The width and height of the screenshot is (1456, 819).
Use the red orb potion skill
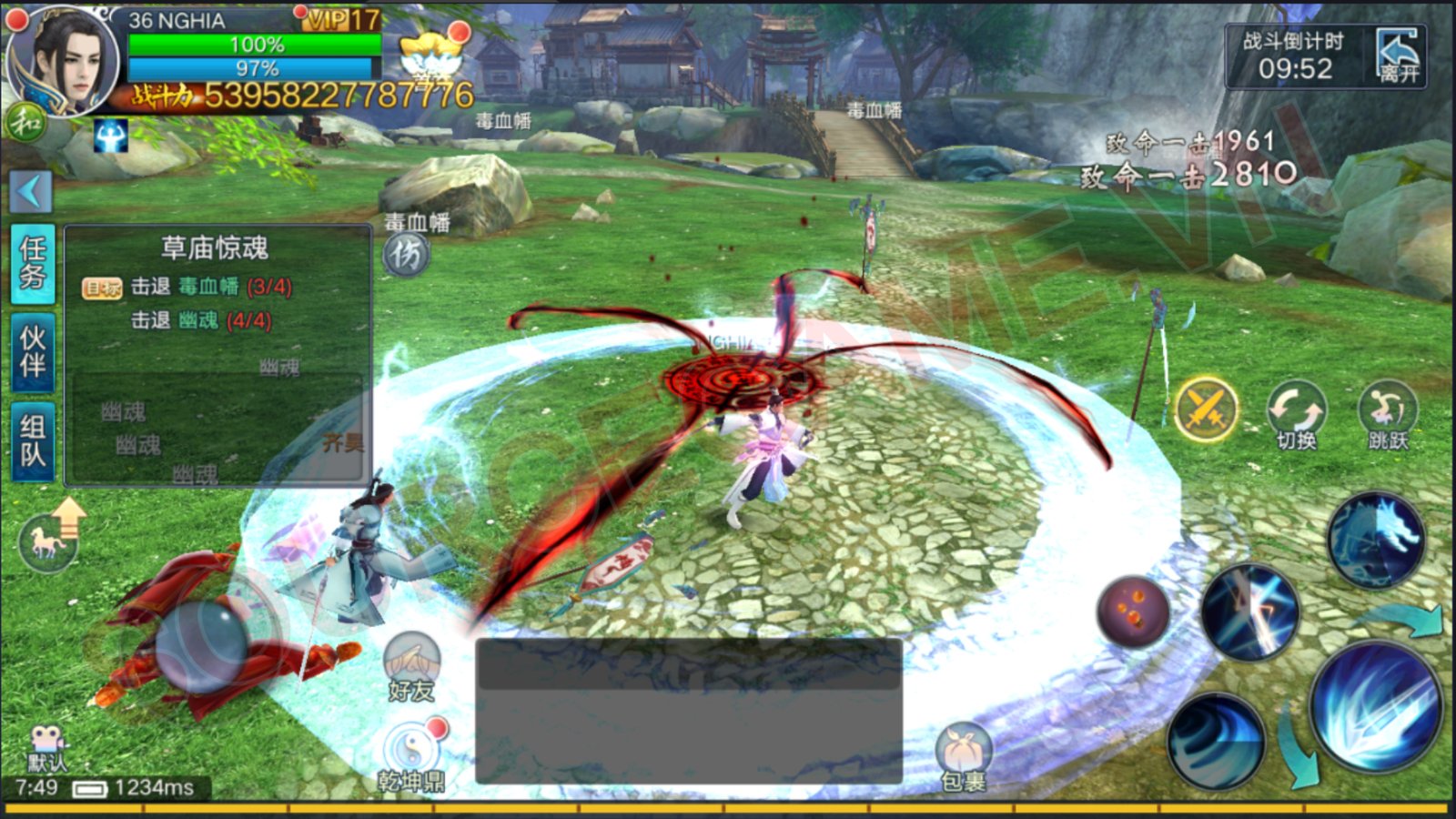point(1133,612)
